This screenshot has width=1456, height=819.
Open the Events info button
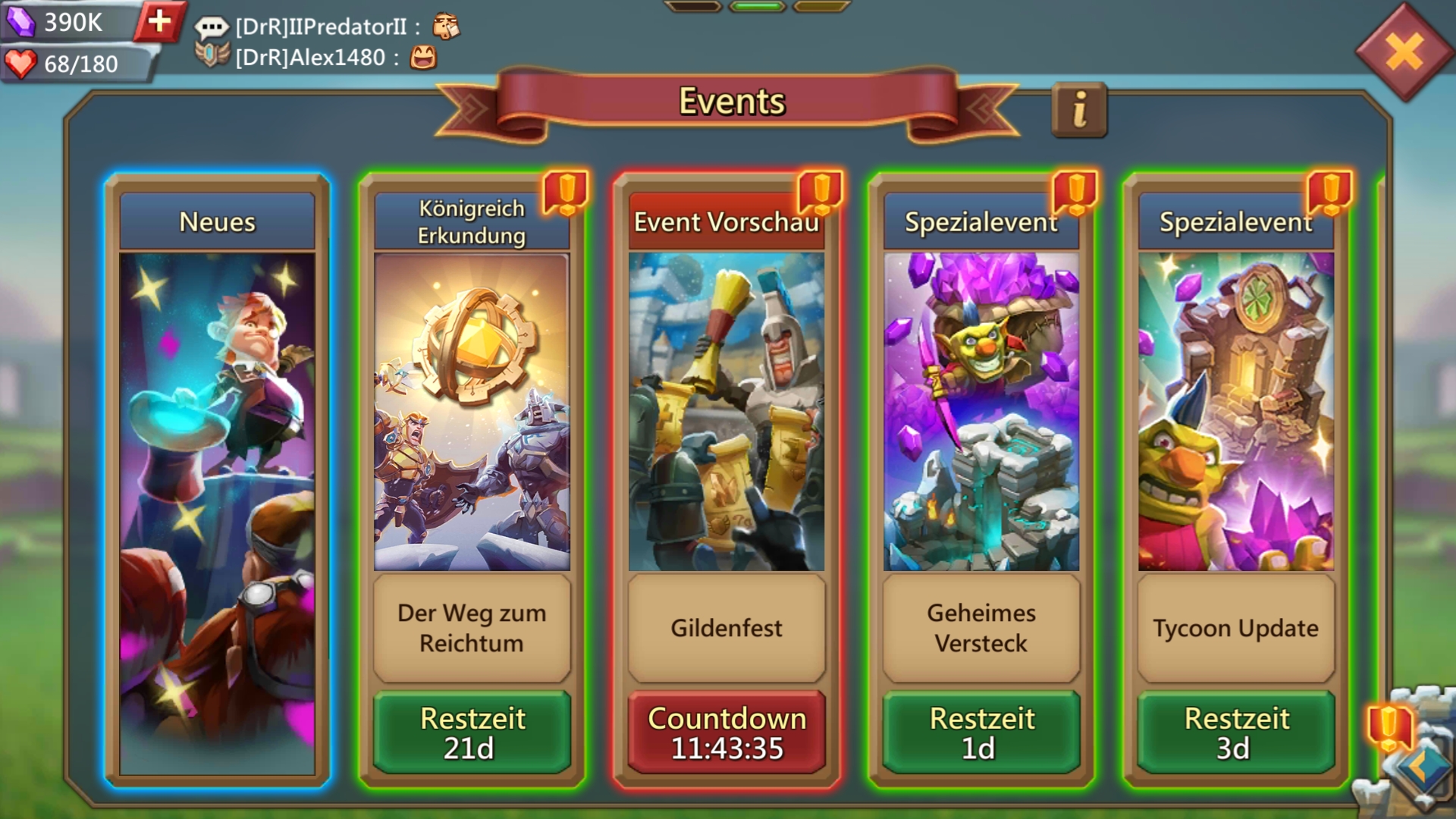point(1079,110)
